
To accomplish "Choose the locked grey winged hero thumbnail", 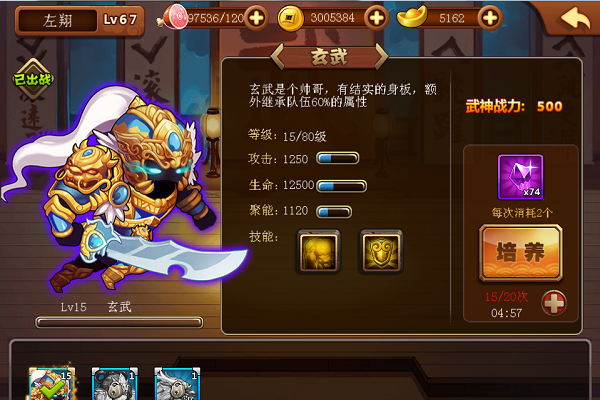I will coord(176,384).
